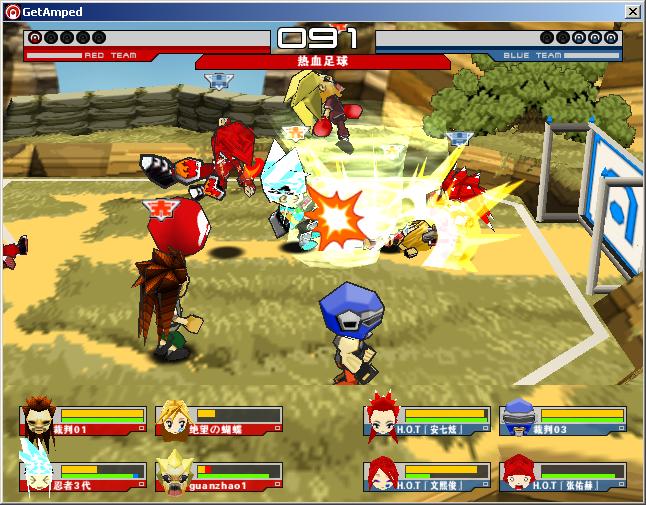Select the blue-helmet 裁判03 player panel
Image resolution: width=646 pixels, height=505 pixels.
563,419
